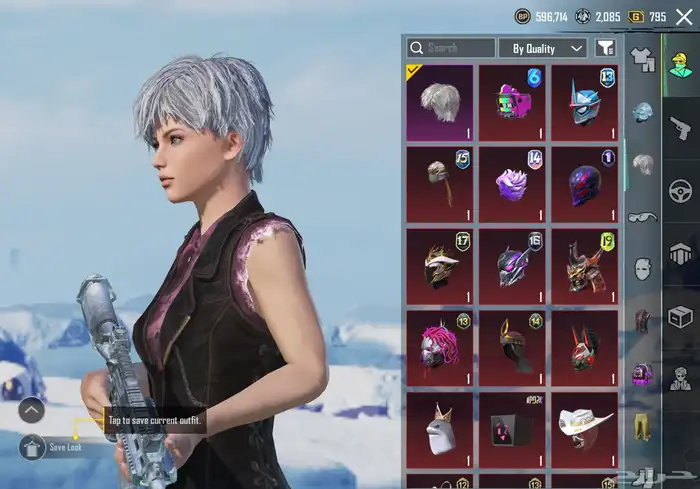Click the item search field
This screenshot has height=489, width=700.
click(x=451, y=48)
